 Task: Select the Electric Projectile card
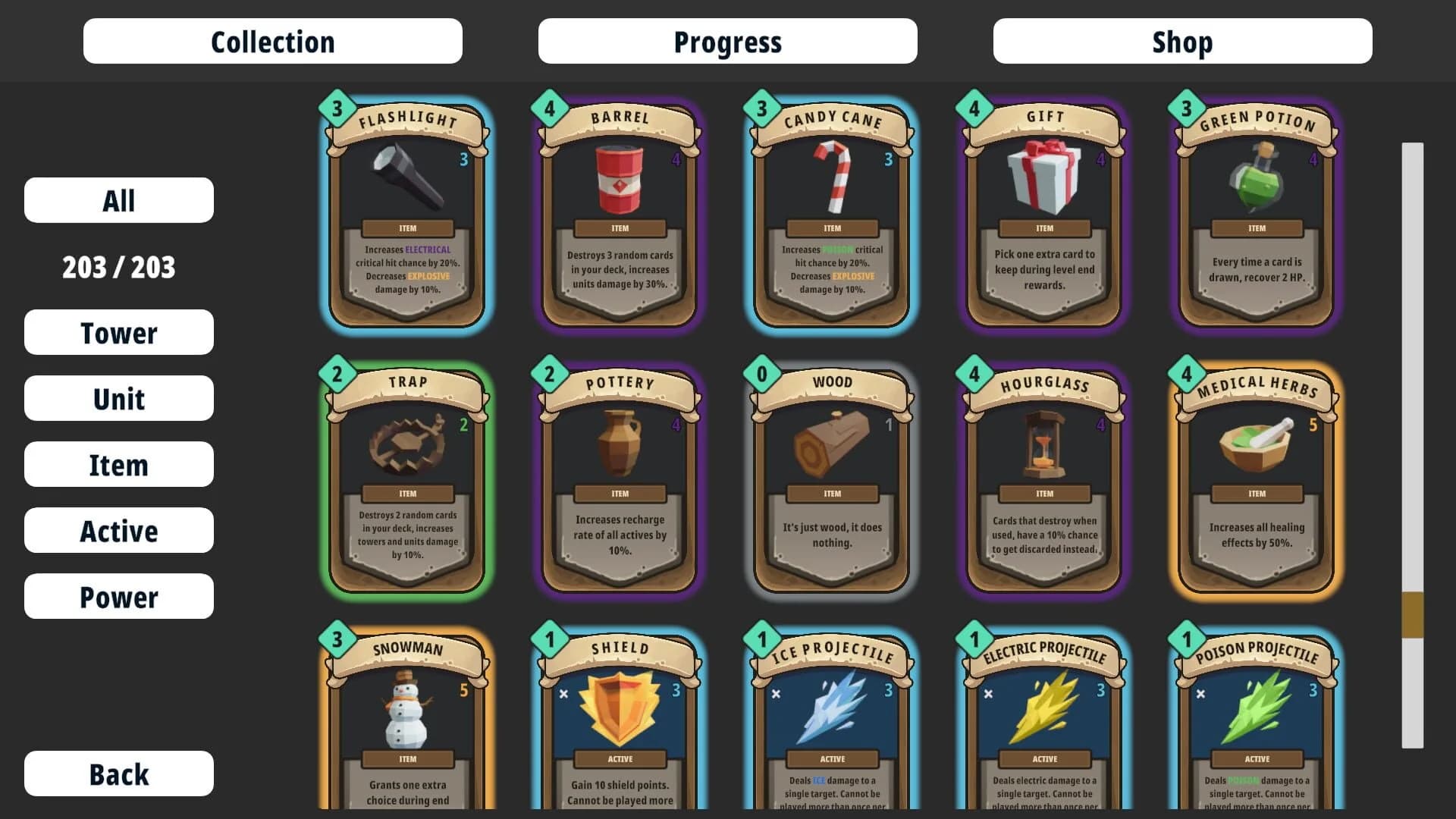[1043, 720]
